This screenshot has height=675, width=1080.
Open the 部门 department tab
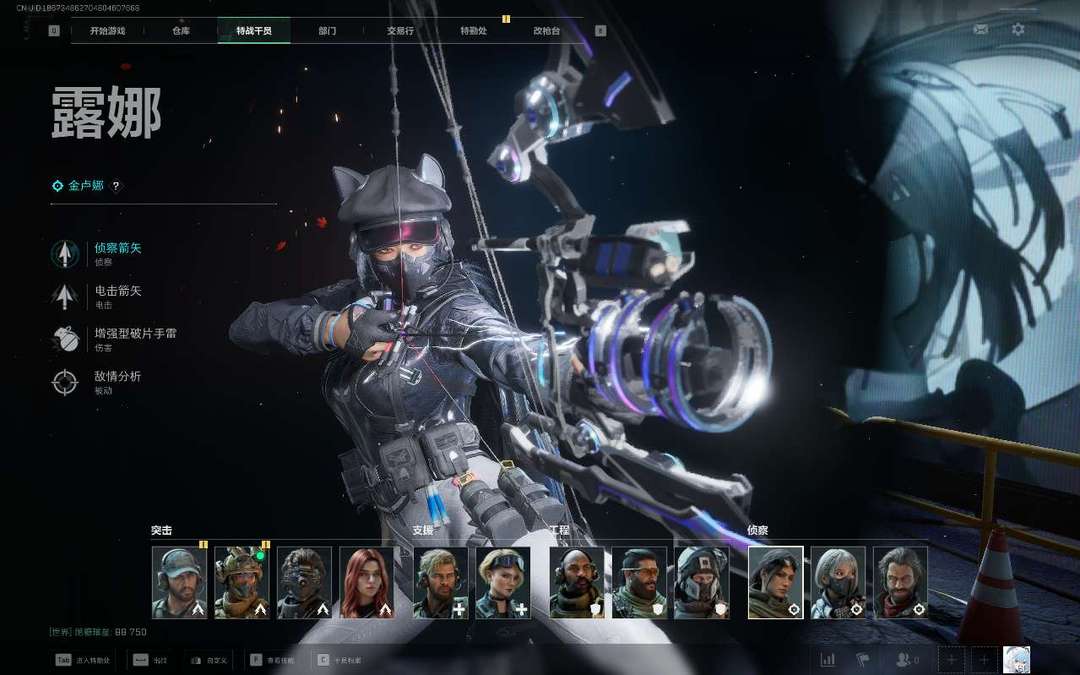click(x=327, y=31)
